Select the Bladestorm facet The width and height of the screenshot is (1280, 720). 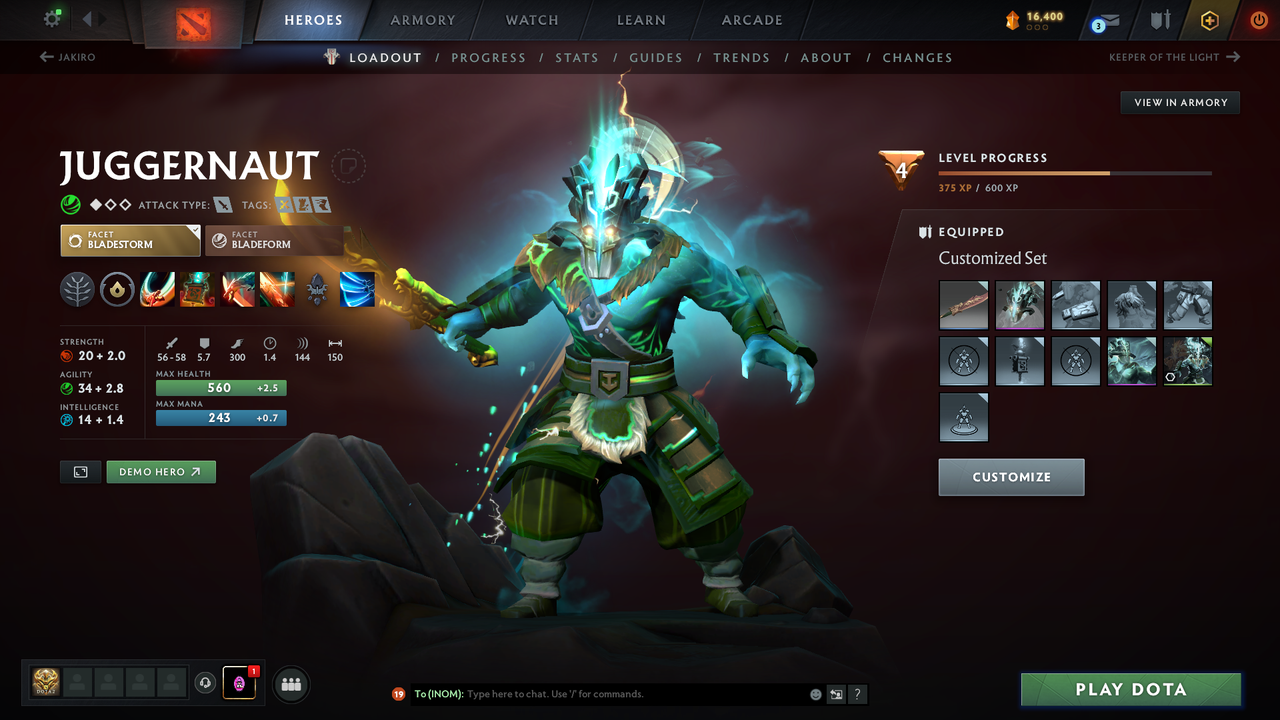[x=130, y=240]
